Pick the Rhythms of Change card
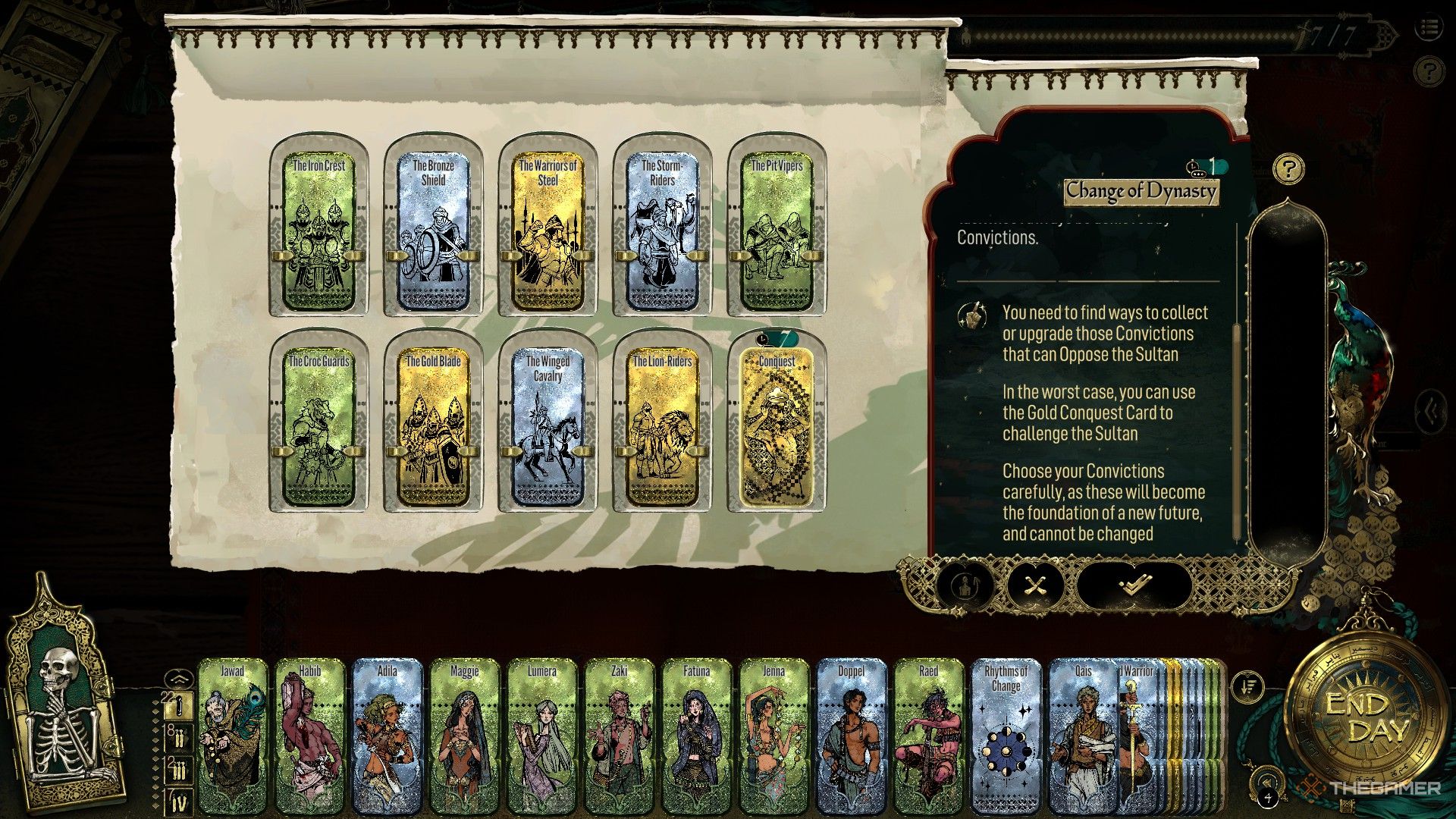This screenshot has height=819, width=1456. 1006,732
